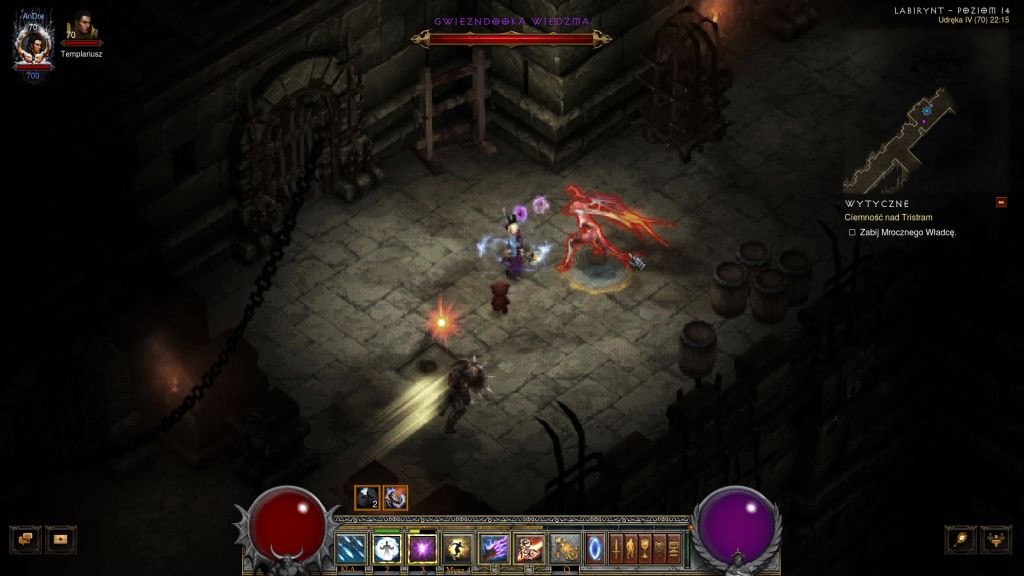1024x576 pixels.
Task: Cast the purple starburst skill
Action: [422, 549]
